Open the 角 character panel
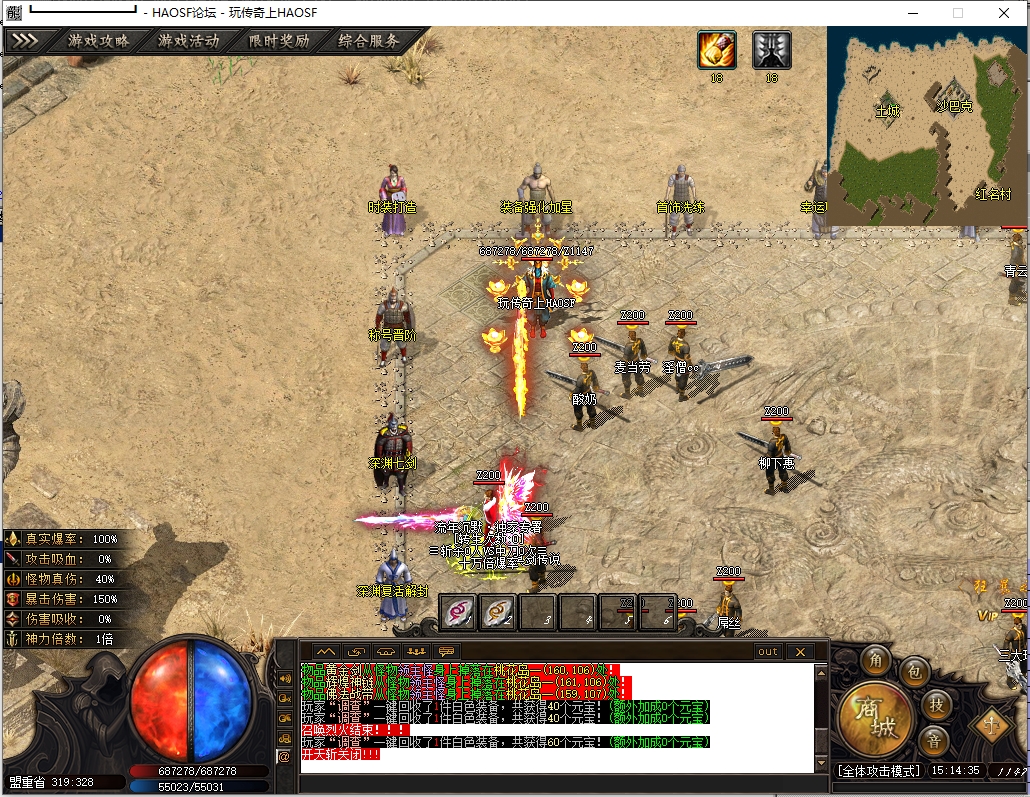 pos(877,660)
